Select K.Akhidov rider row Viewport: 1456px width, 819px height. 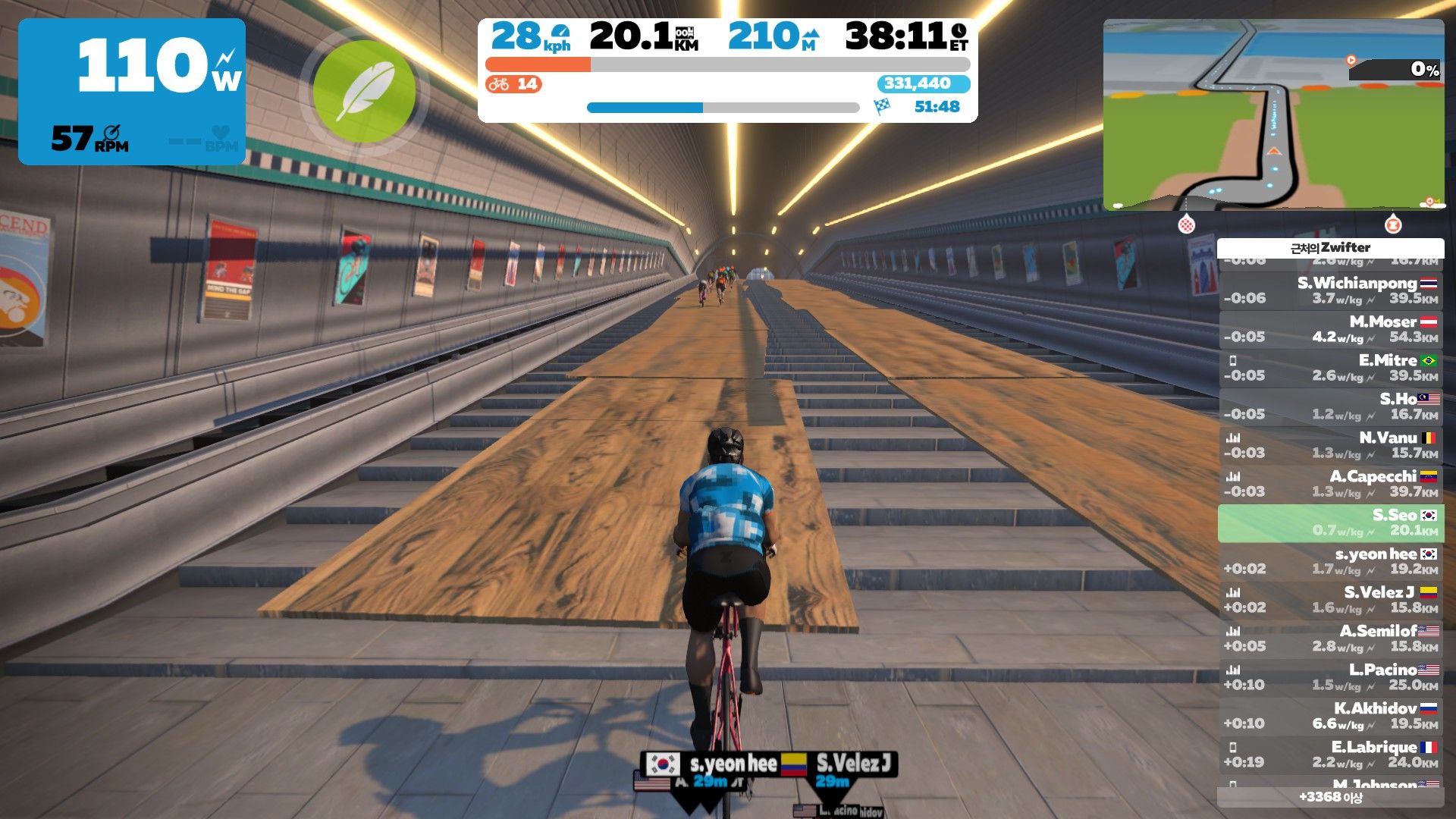pos(1331,716)
